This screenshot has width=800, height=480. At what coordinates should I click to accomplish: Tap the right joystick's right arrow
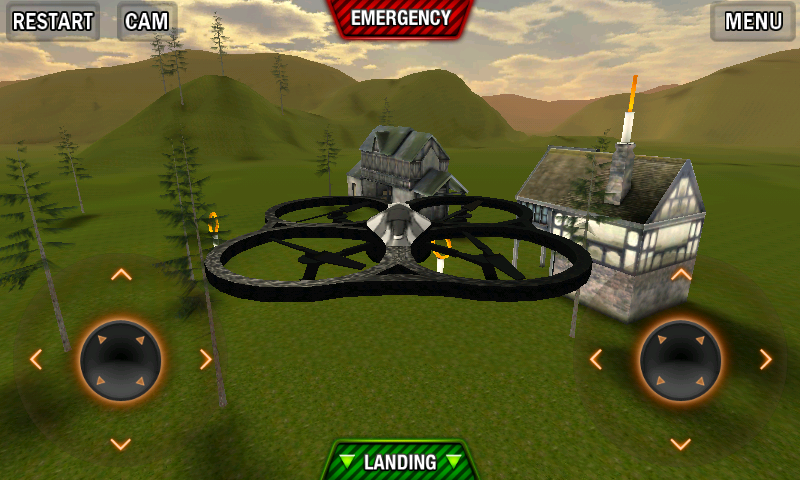(x=766, y=359)
